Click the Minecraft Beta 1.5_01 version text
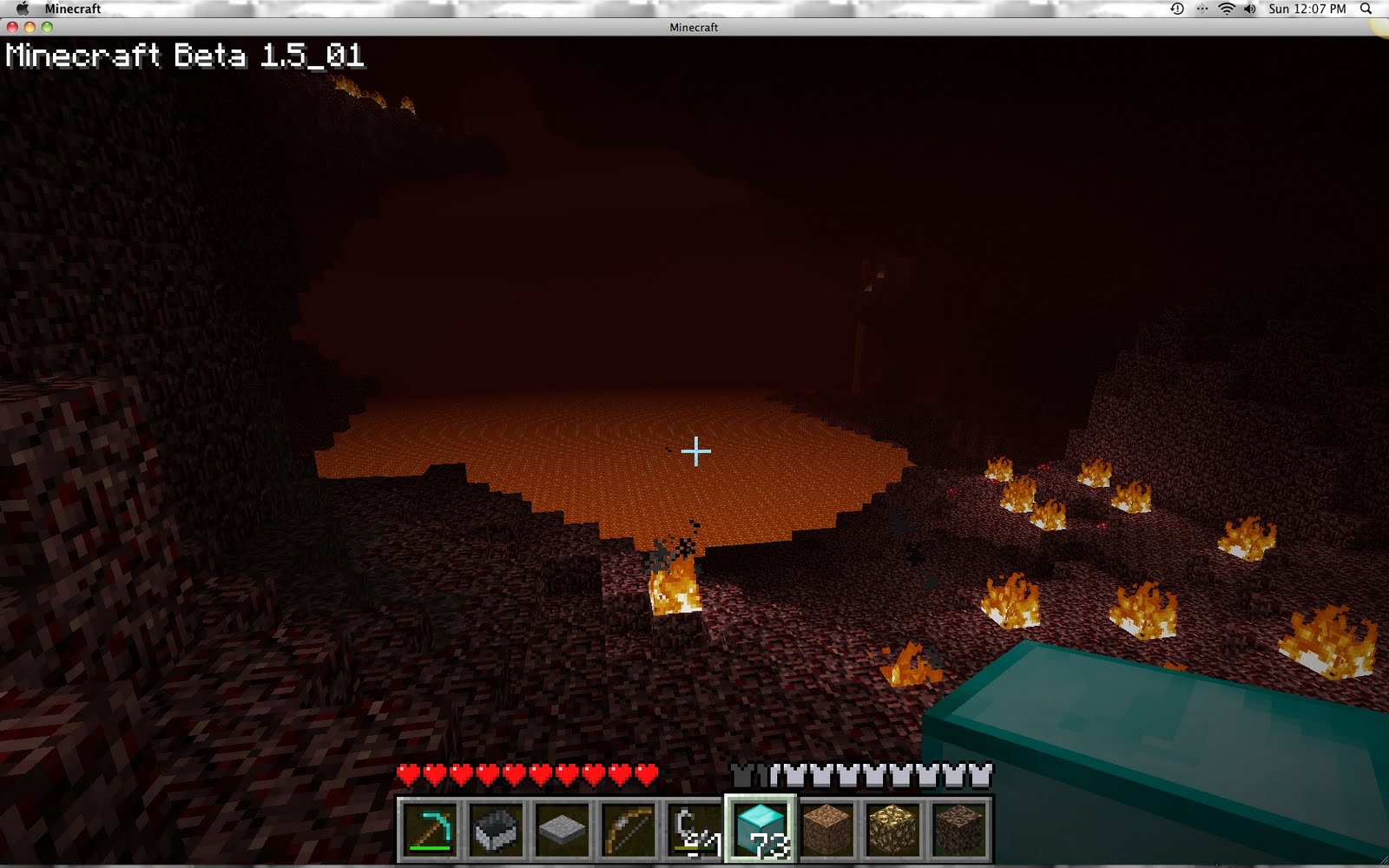The height and width of the screenshot is (868, 1389). pyautogui.click(x=182, y=58)
